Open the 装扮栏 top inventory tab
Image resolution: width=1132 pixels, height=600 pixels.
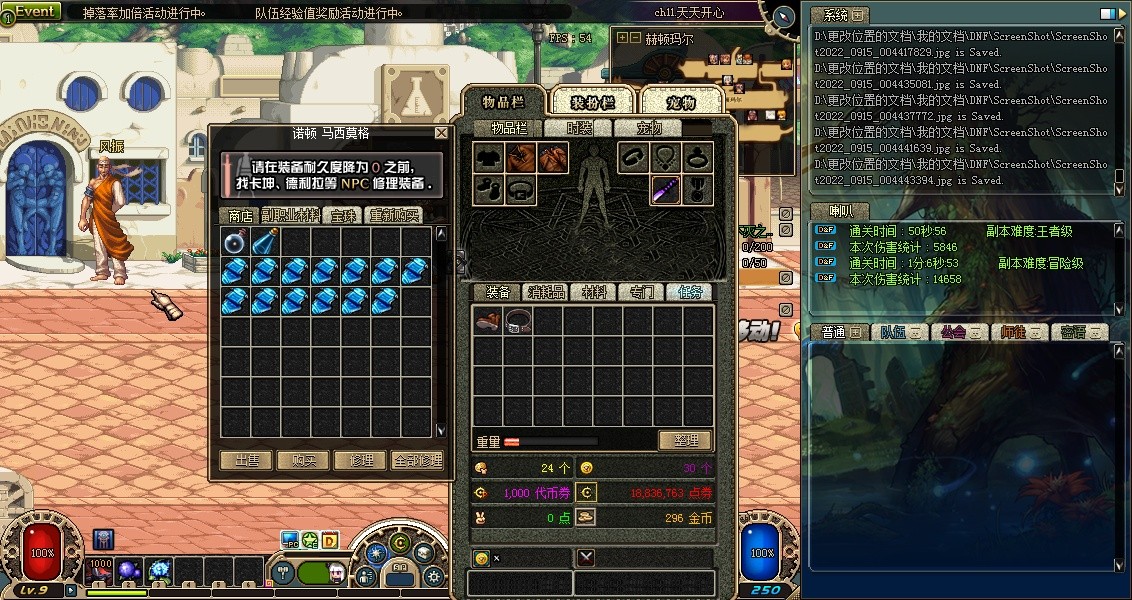pos(593,102)
